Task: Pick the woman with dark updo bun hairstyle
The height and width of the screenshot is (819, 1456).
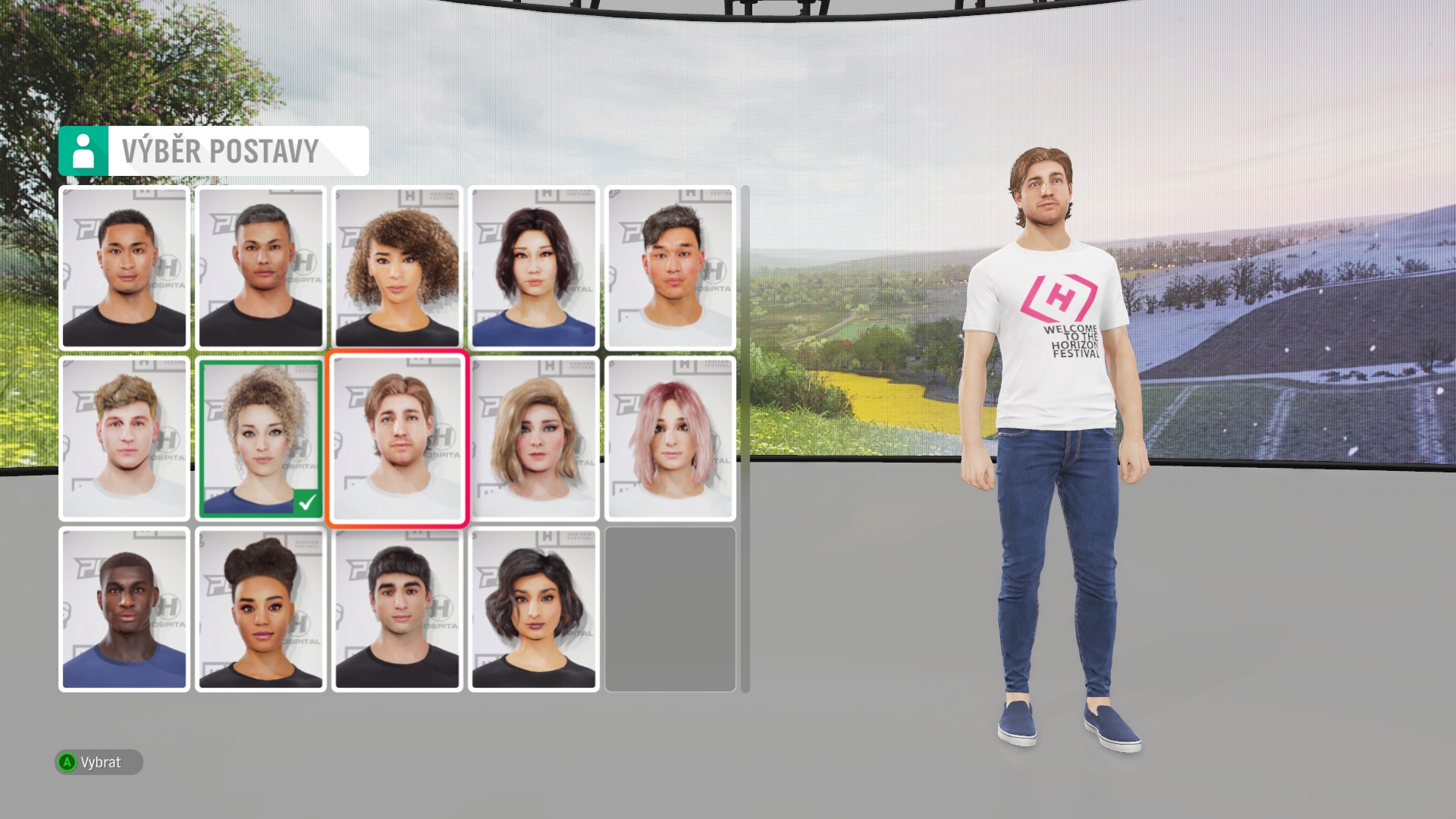Action: click(x=260, y=609)
